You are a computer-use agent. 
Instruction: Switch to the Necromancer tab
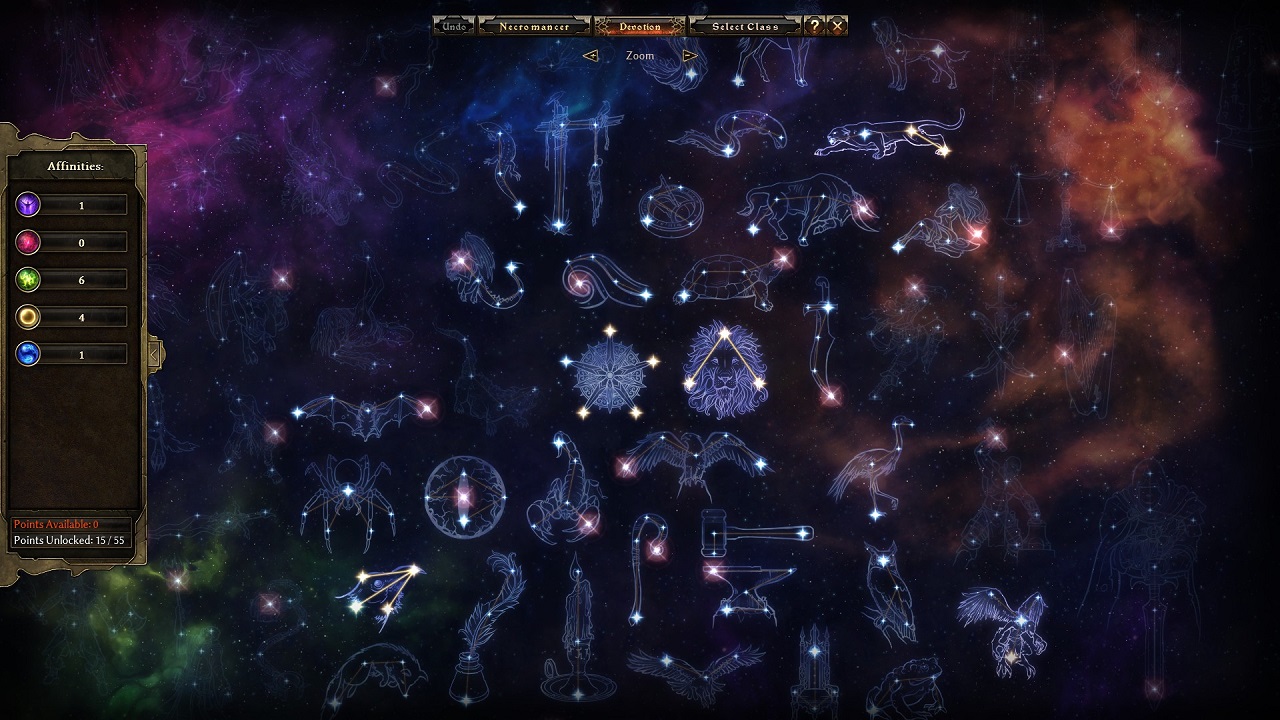pyautogui.click(x=535, y=26)
